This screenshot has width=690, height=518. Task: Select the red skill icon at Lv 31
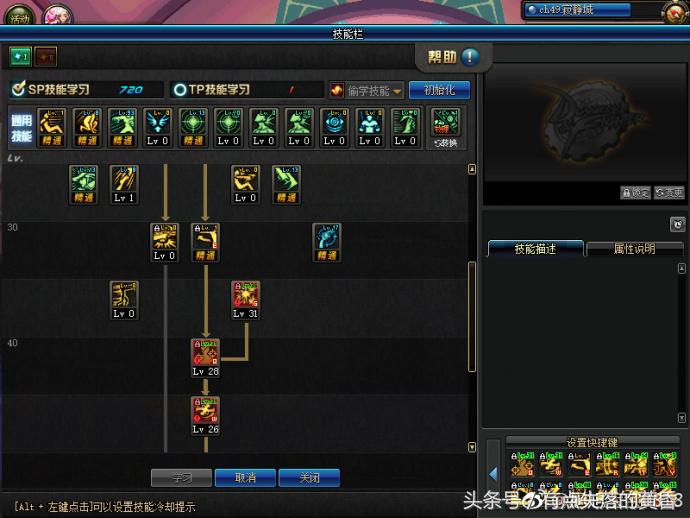coord(245,297)
